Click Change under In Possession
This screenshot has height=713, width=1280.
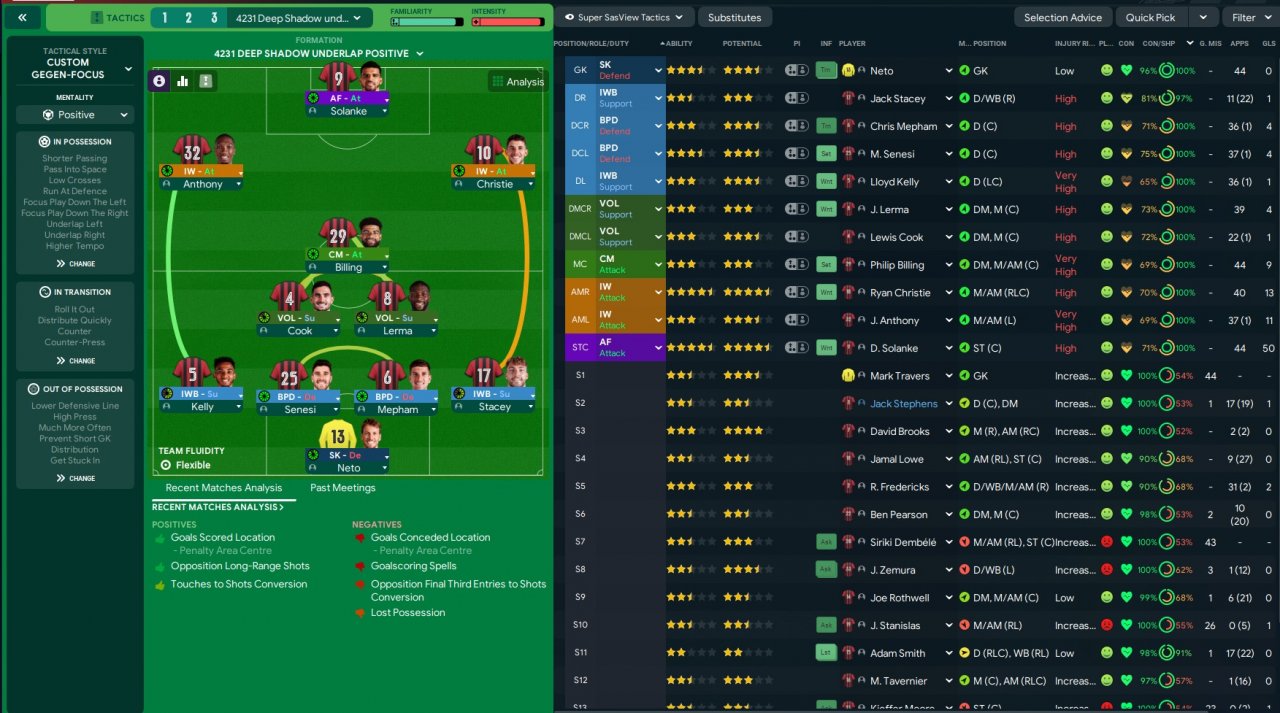click(x=76, y=264)
